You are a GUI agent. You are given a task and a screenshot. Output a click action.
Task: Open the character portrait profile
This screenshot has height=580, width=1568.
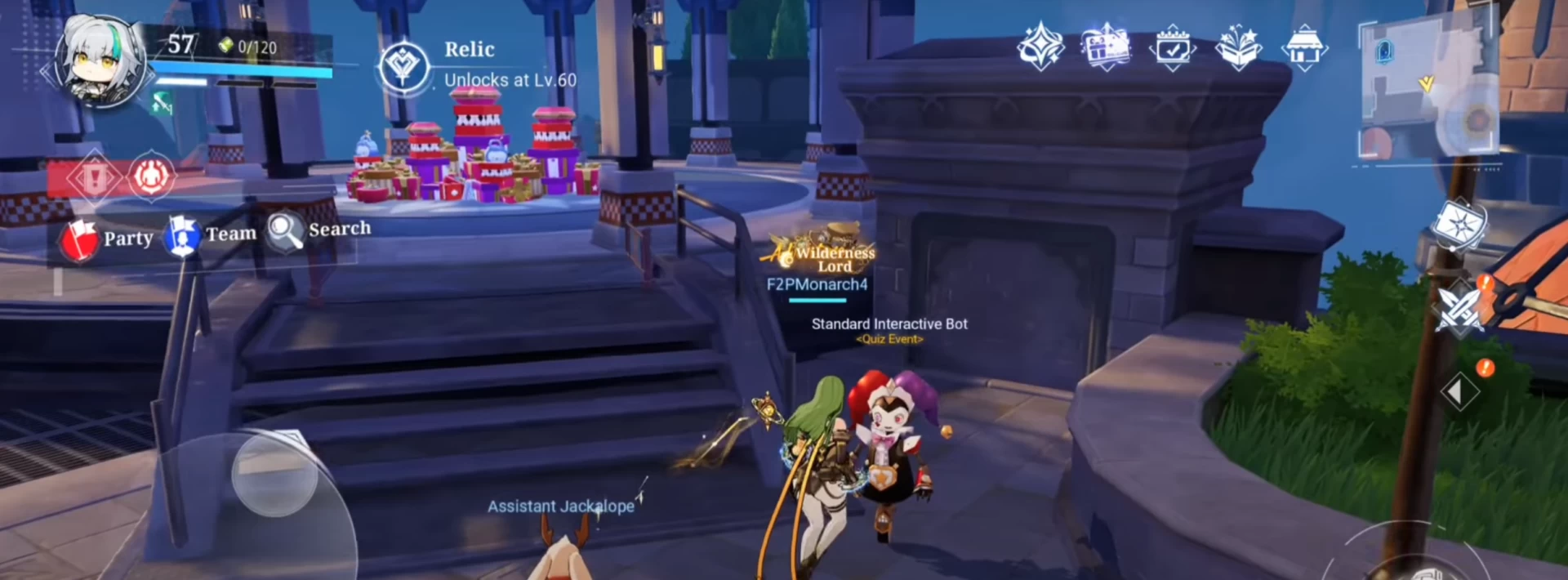100,62
